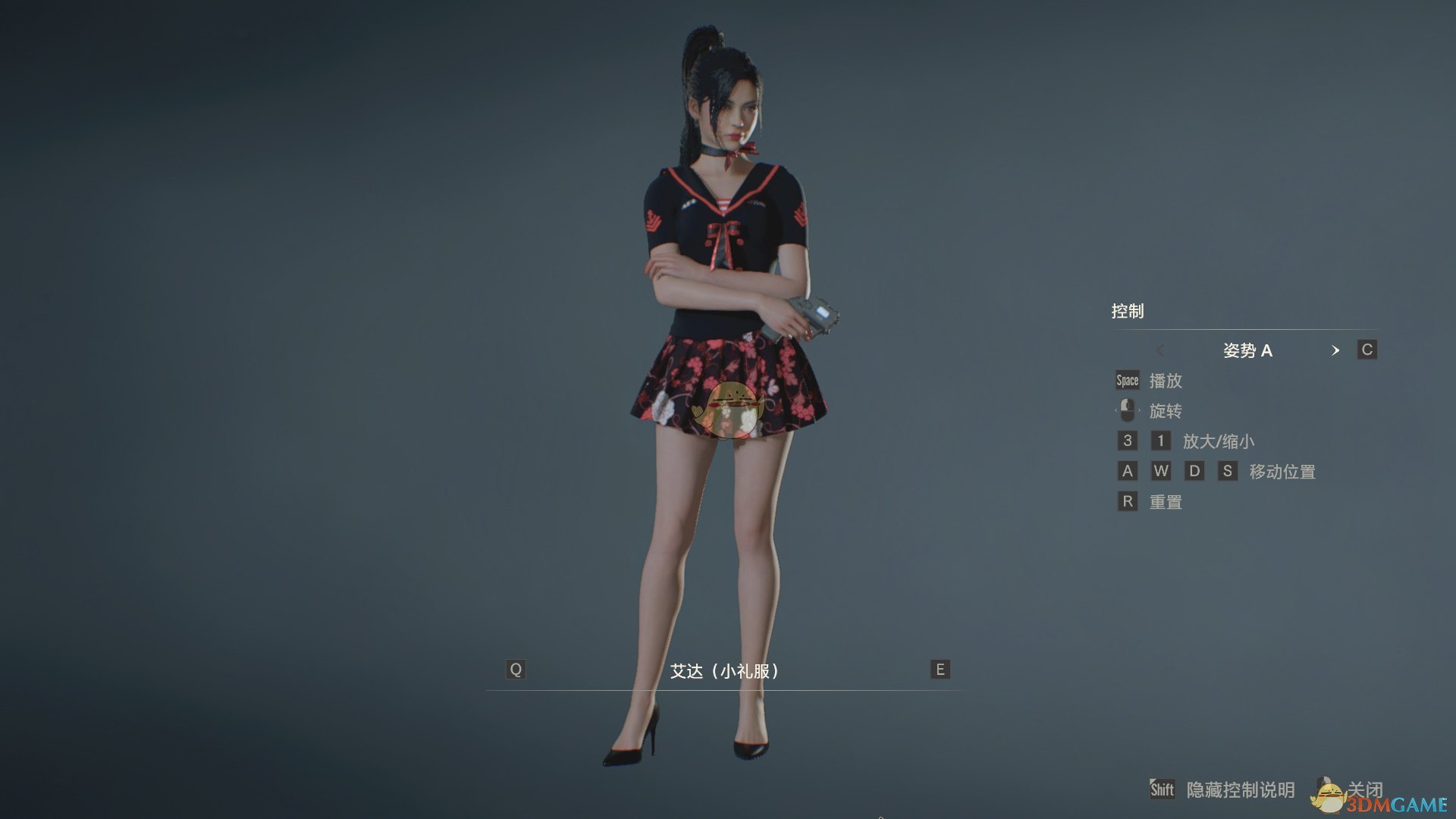Screen dimensions: 1456x819
Task: Click the 'Q' key icon near the costume name
Action: pos(516,670)
